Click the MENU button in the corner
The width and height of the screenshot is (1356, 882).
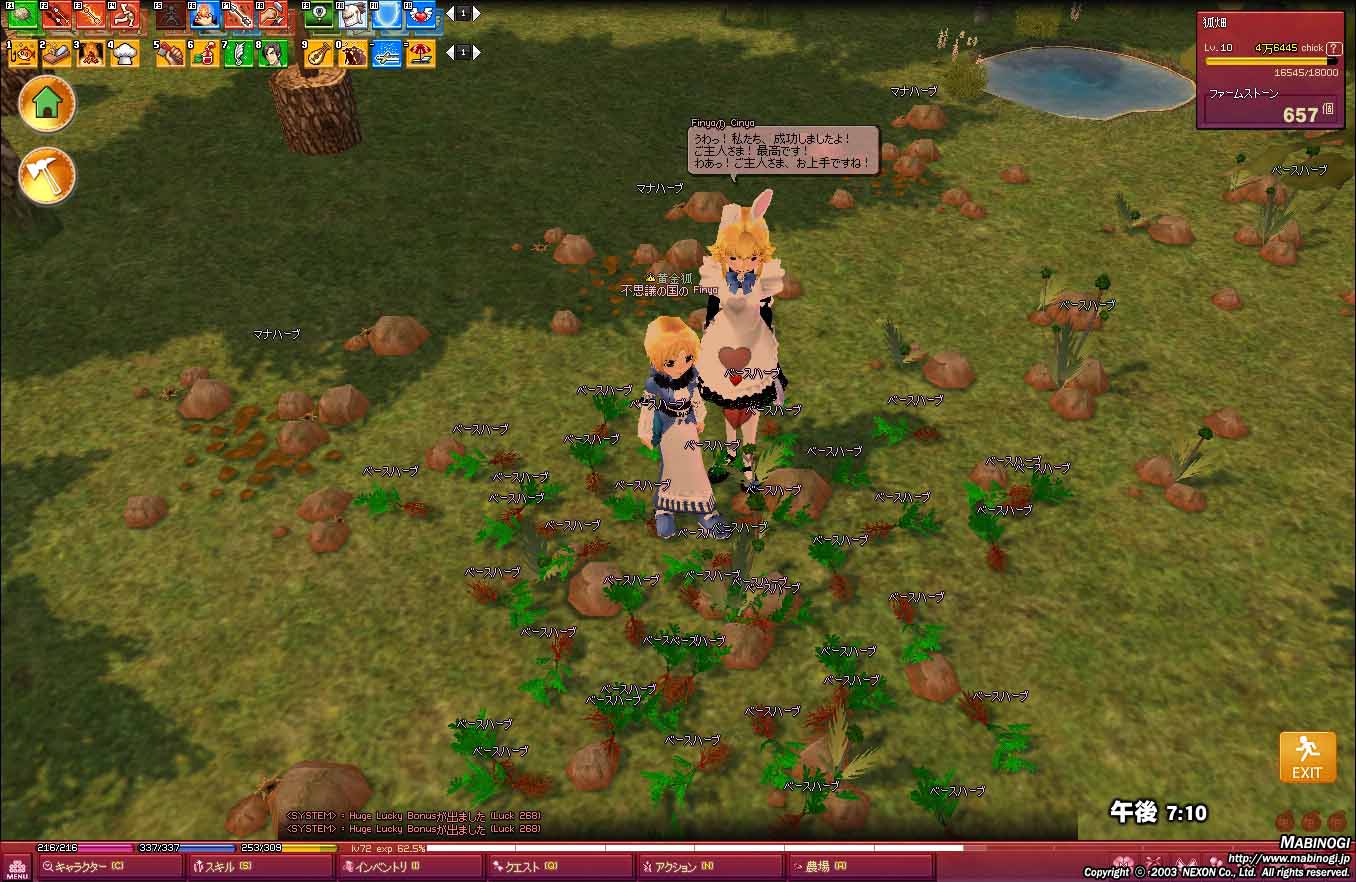[17, 867]
